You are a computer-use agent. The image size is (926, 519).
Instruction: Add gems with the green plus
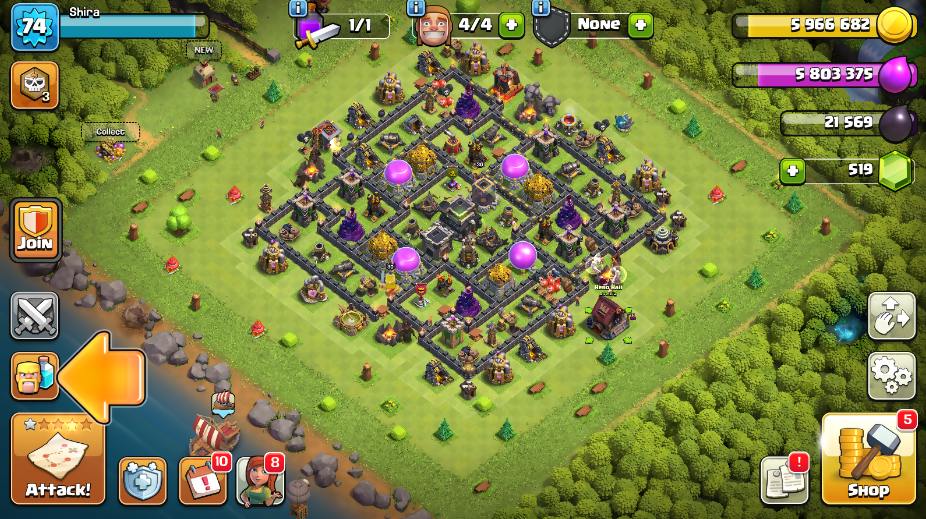pyautogui.click(x=793, y=171)
